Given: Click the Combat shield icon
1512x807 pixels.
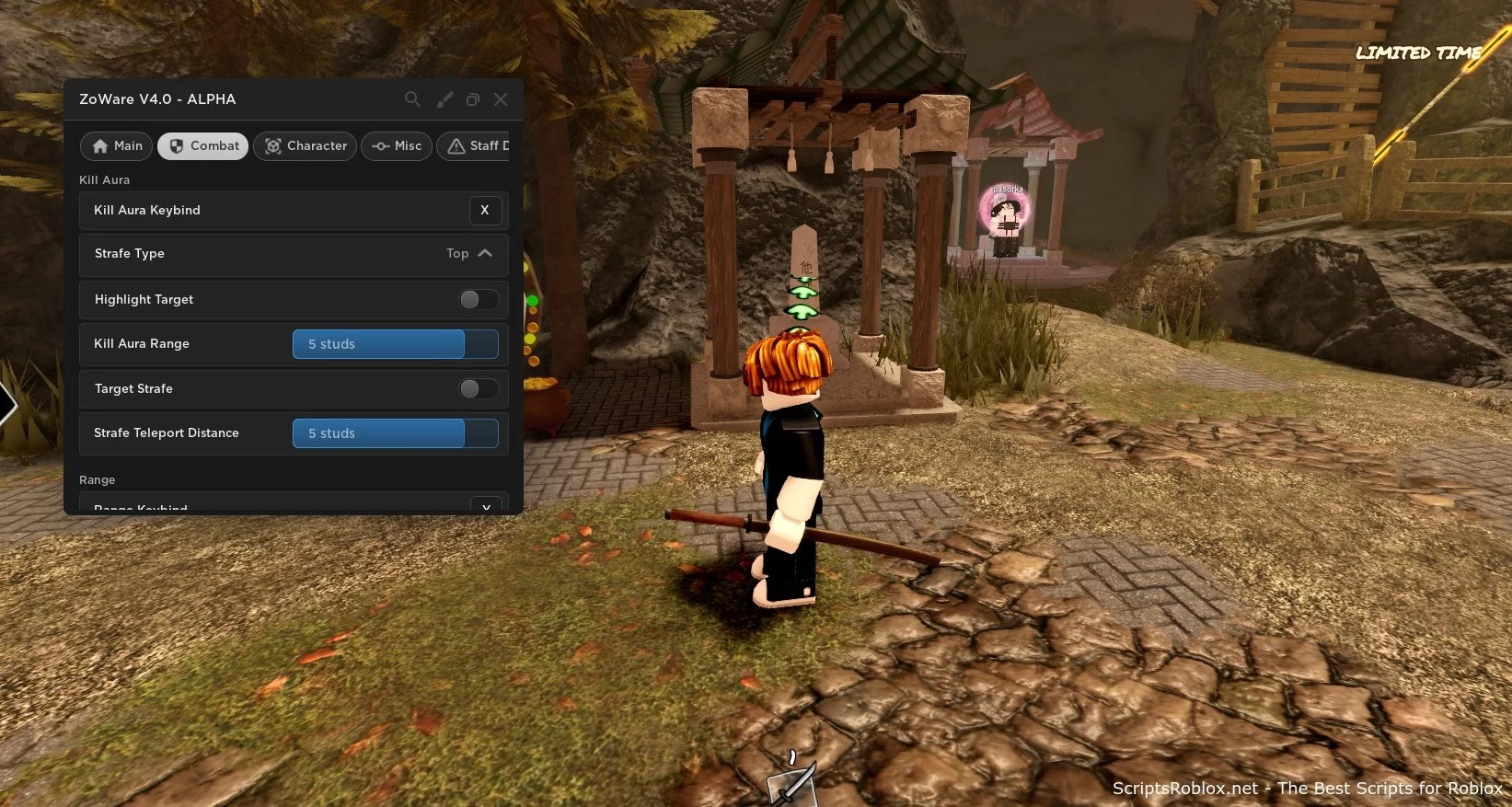Looking at the screenshot, I should click(177, 146).
